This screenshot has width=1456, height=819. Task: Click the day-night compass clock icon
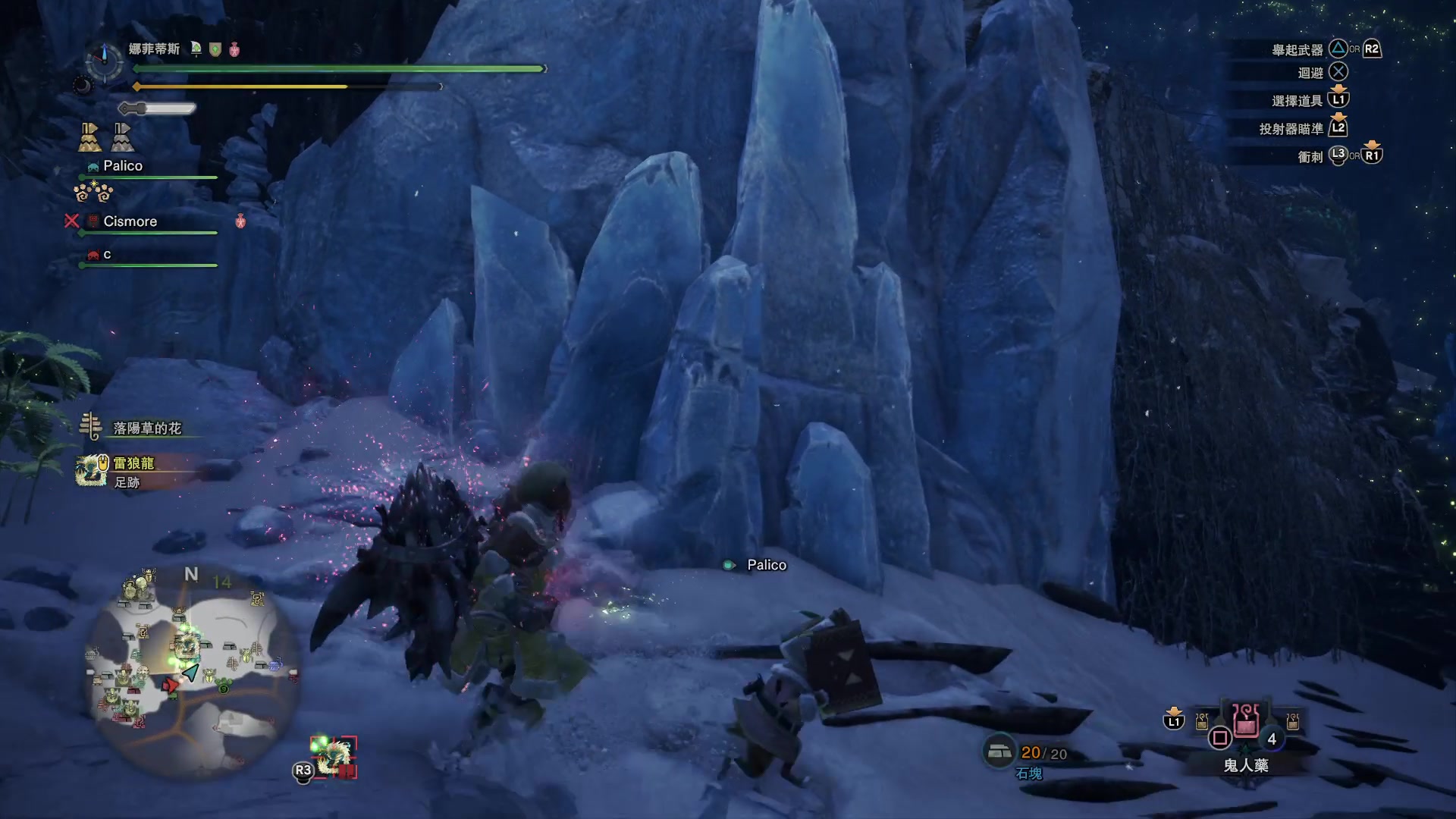[x=105, y=60]
